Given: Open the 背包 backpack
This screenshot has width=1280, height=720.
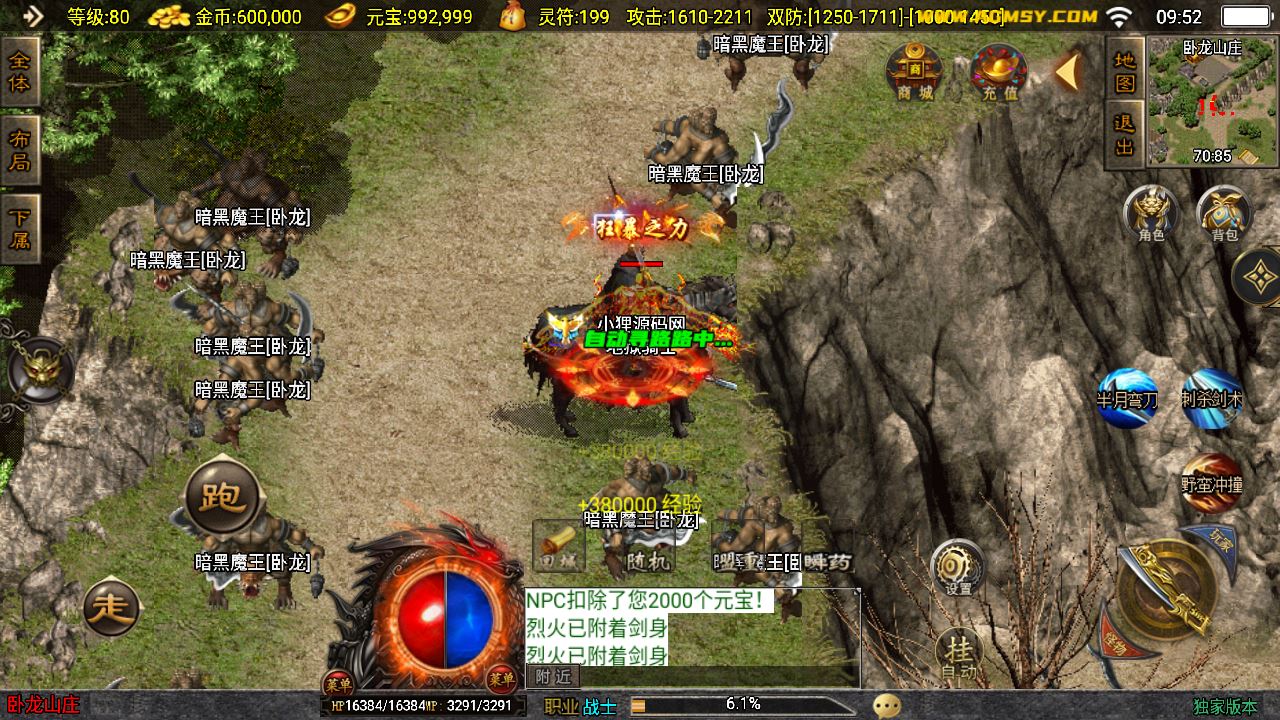Looking at the screenshot, I should tap(1224, 213).
